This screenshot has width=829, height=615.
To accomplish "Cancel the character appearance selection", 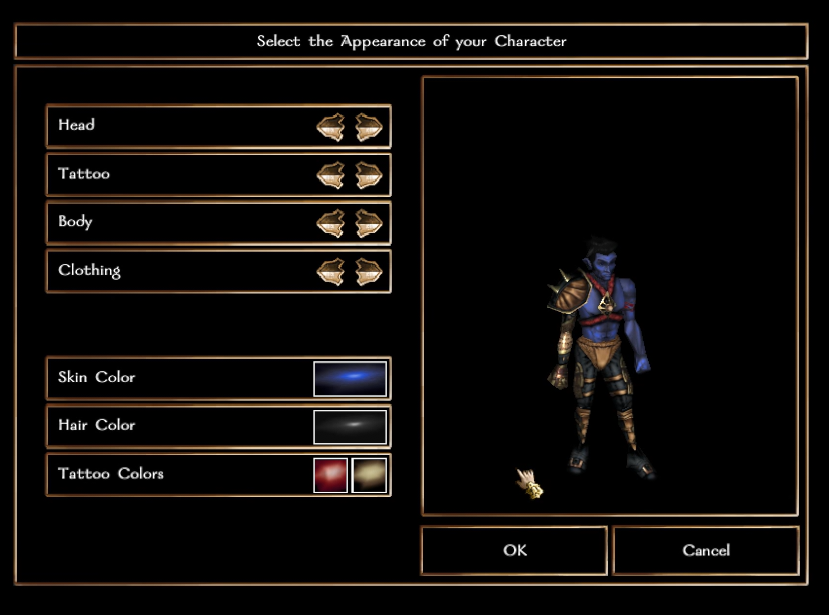I will (706, 551).
